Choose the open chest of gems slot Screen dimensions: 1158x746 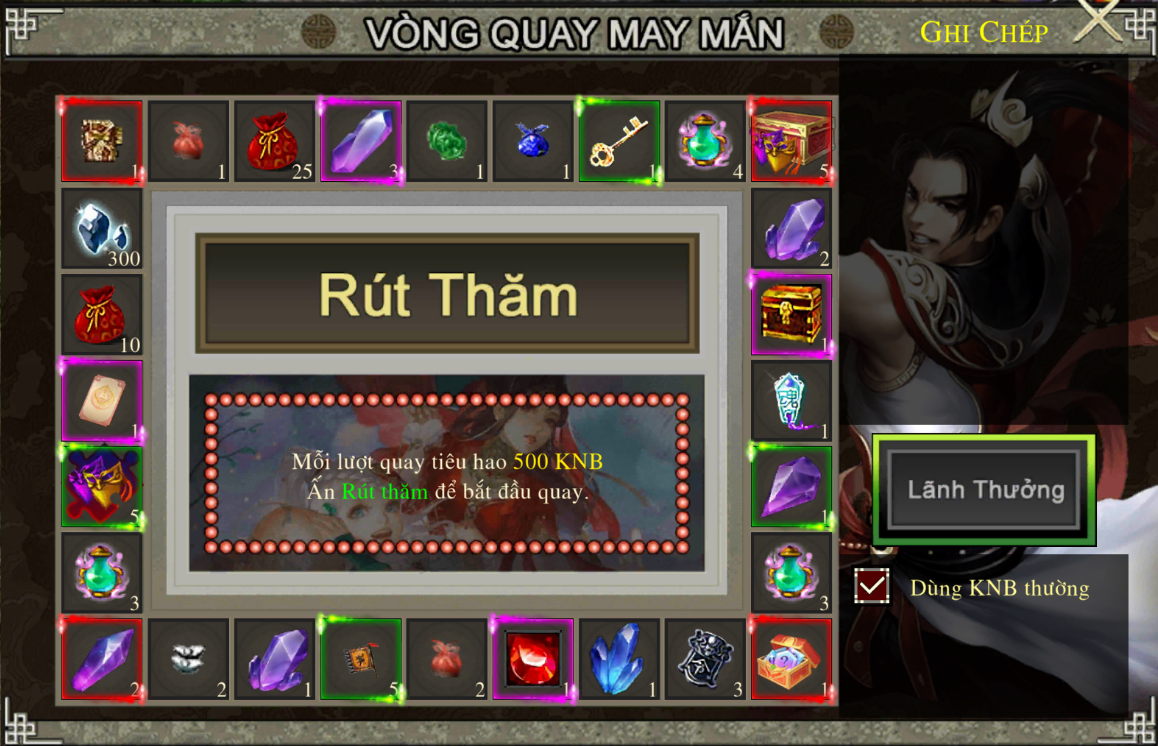[x=791, y=659]
